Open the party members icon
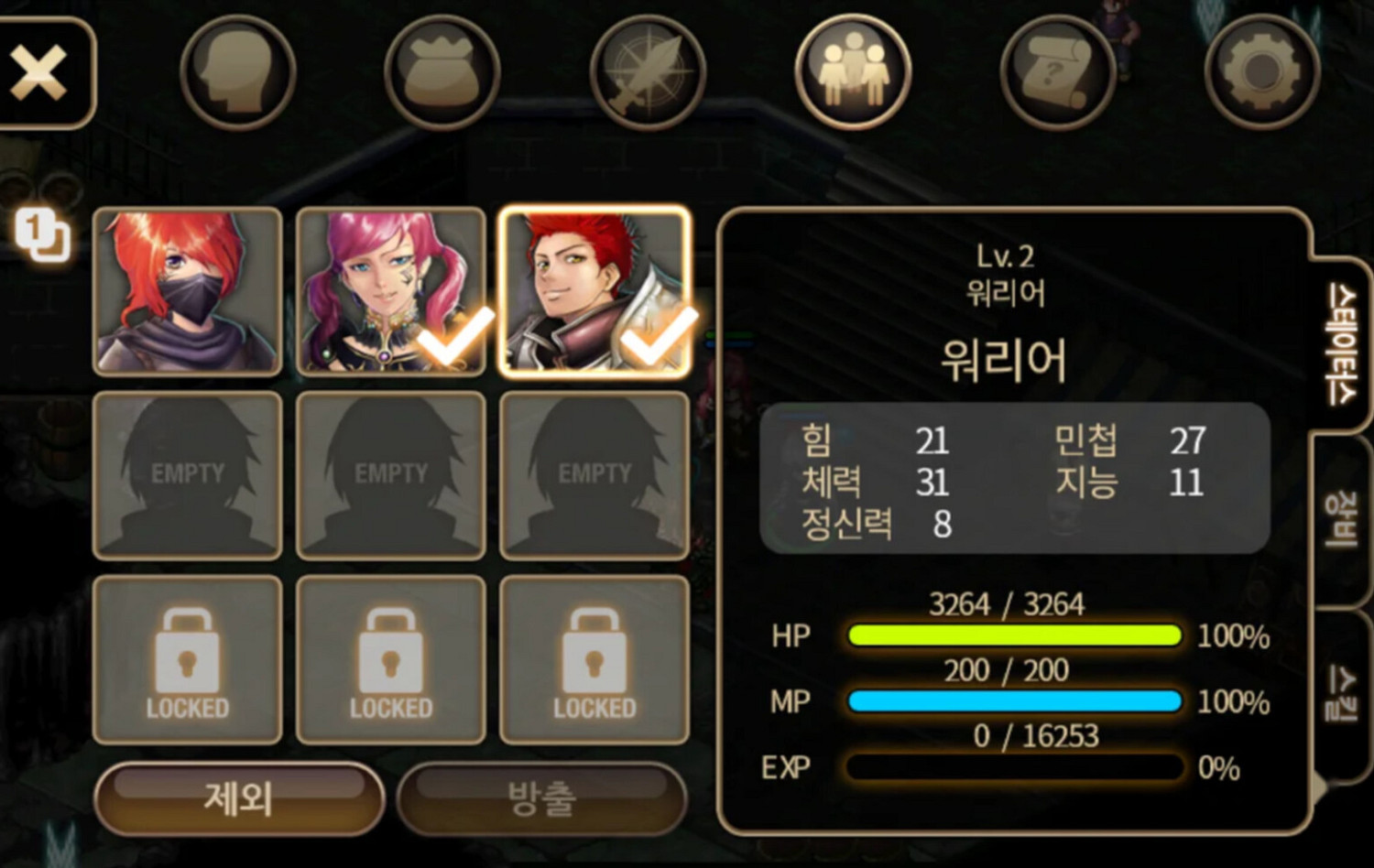Image resolution: width=1374 pixels, height=868 pixels. tap(852, 73)
